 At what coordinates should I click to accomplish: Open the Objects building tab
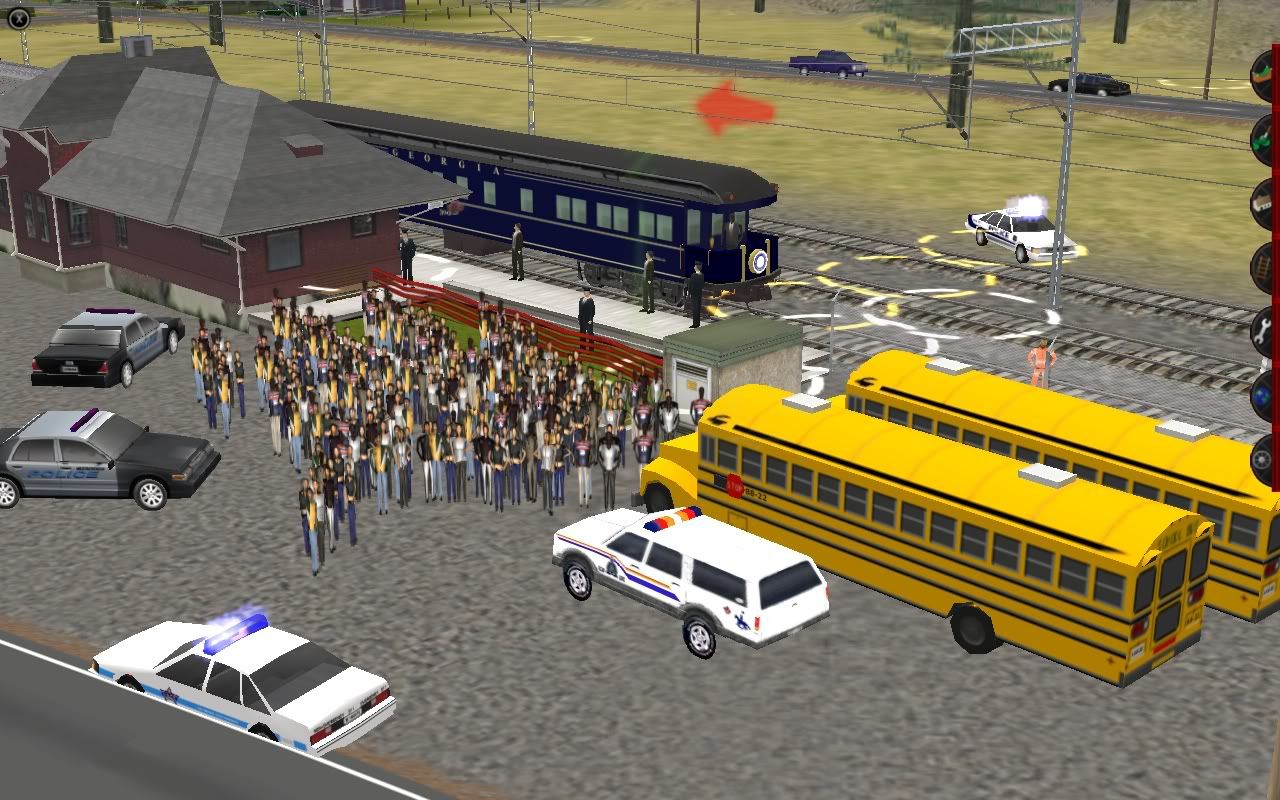click(1264, 203)
